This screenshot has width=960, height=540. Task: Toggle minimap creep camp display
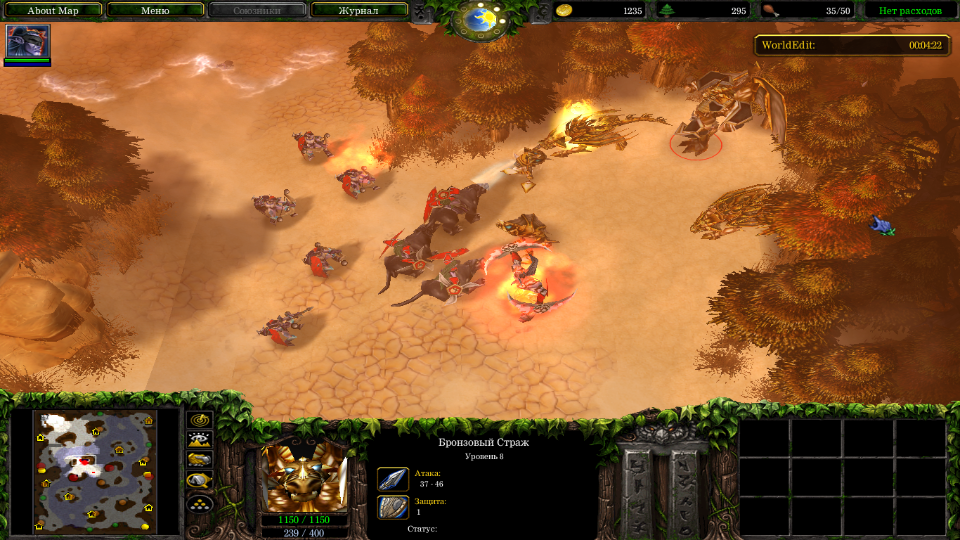coord(200,480)
